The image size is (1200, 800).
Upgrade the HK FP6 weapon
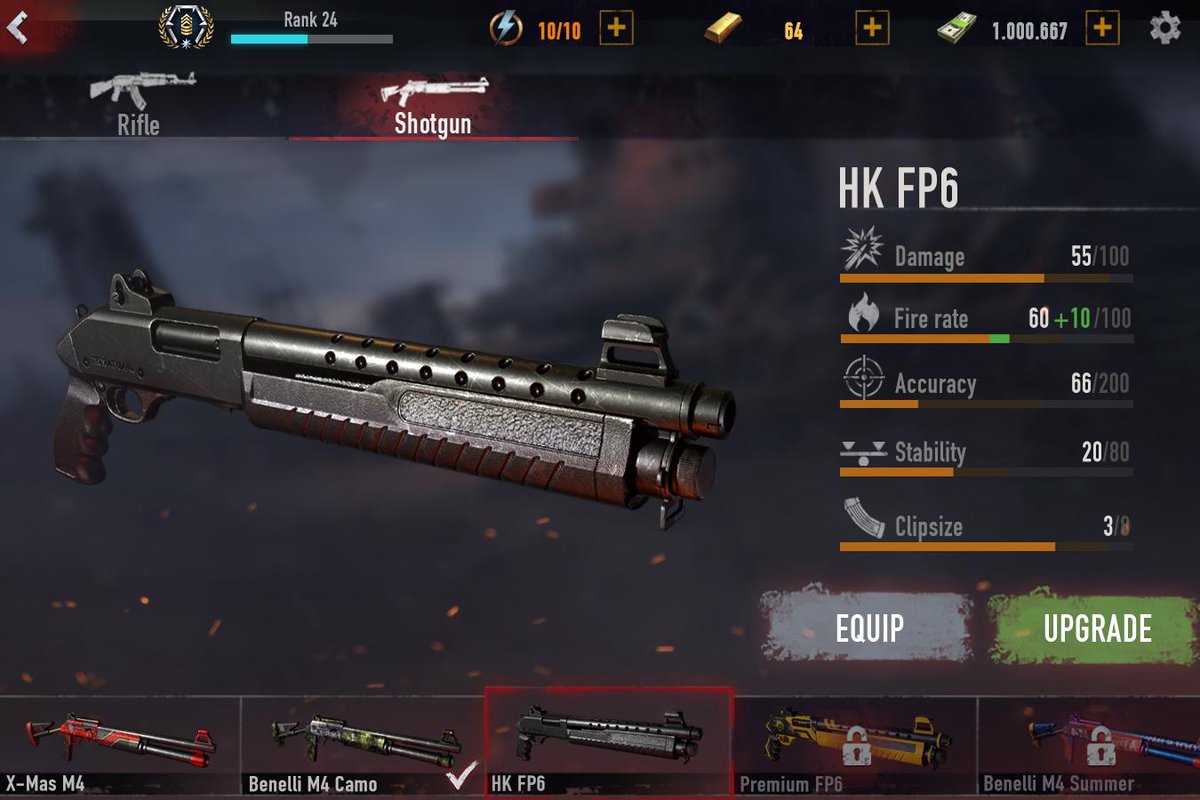(1097, 627)
